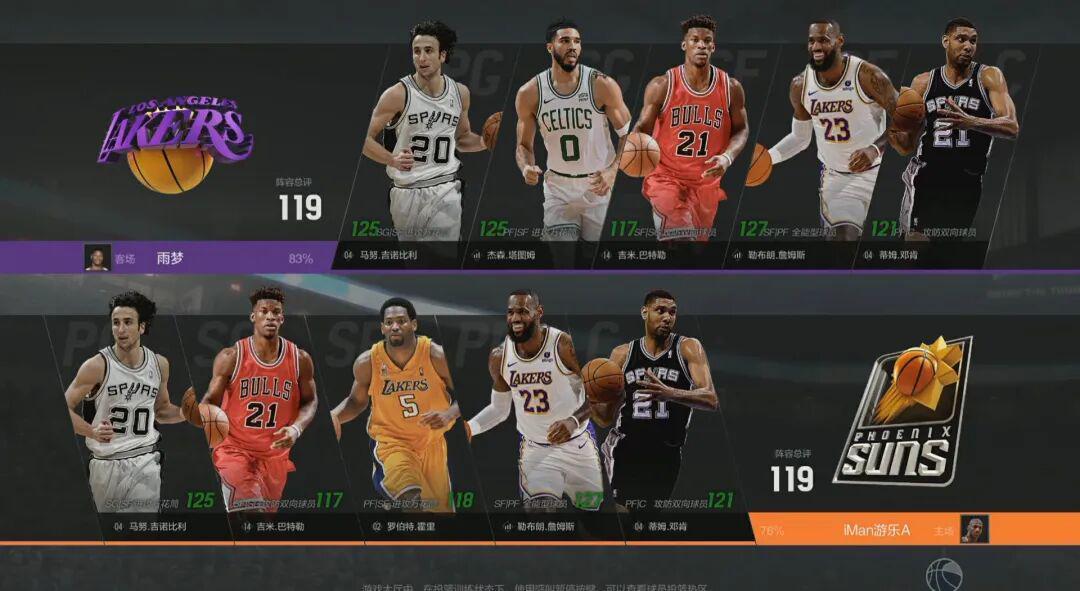
Task: Click the Los Angeles Lakers team logo
Action: 175,142
